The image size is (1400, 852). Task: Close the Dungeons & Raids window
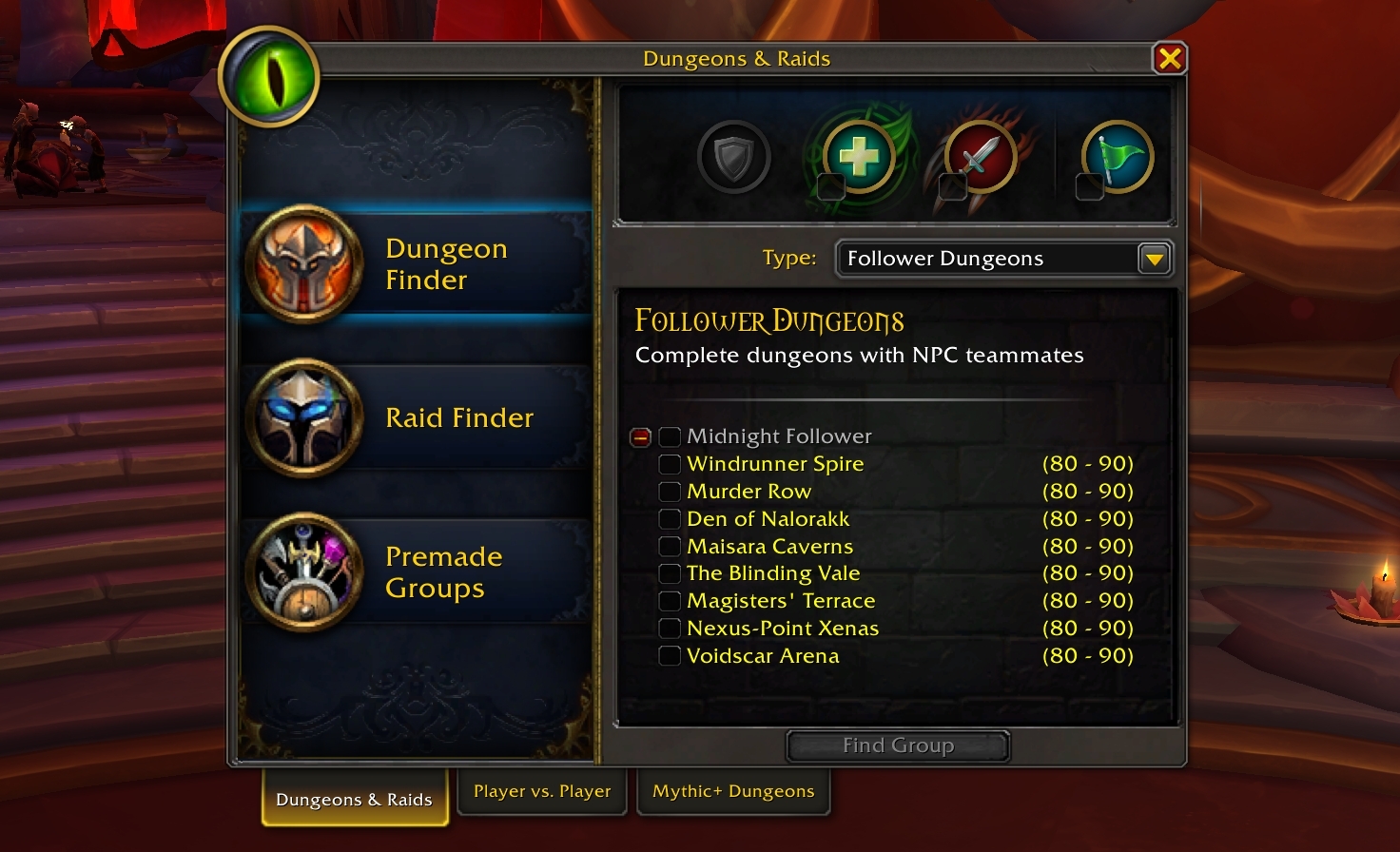click(x=1169, y=59)
